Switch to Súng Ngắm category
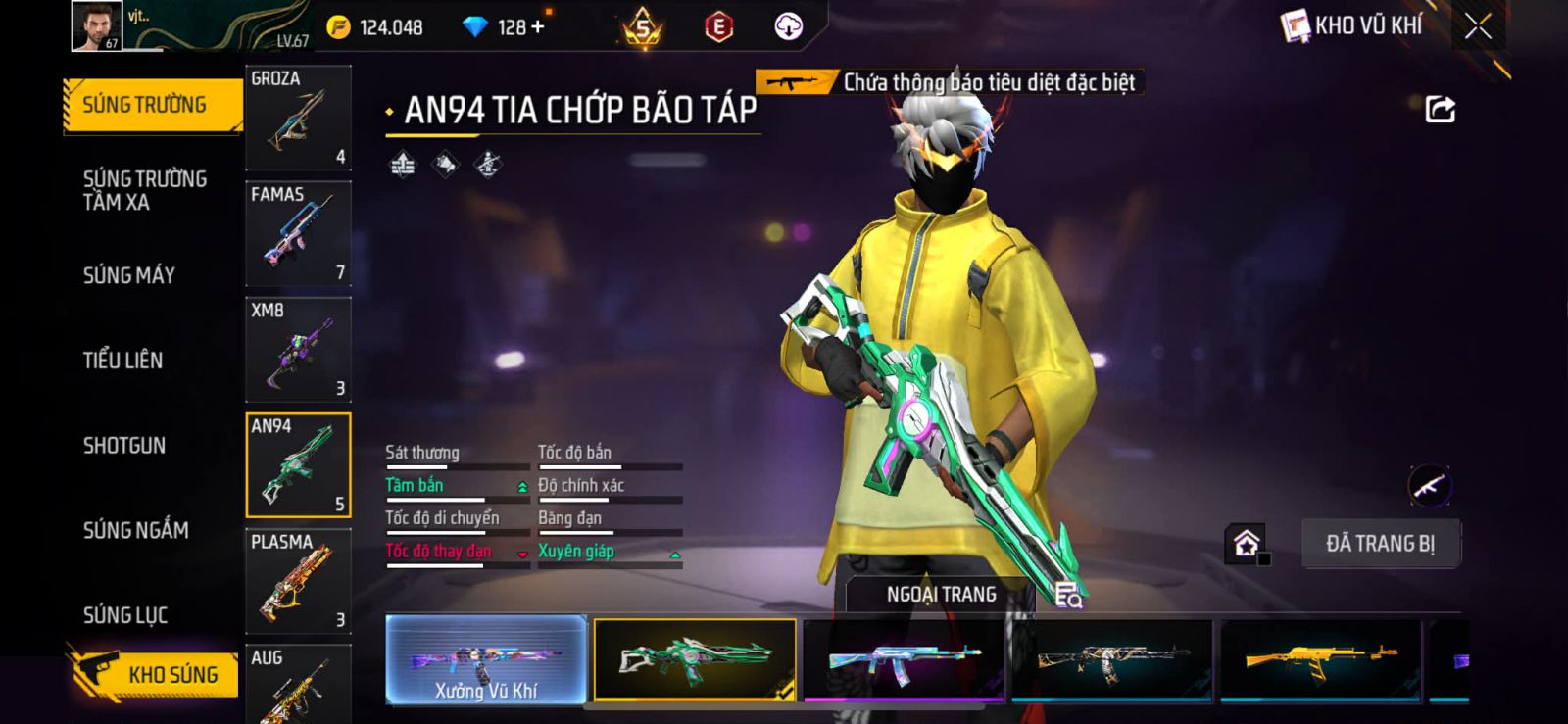This screenshot has height=724, width=1568. click(x=135, y=530)
